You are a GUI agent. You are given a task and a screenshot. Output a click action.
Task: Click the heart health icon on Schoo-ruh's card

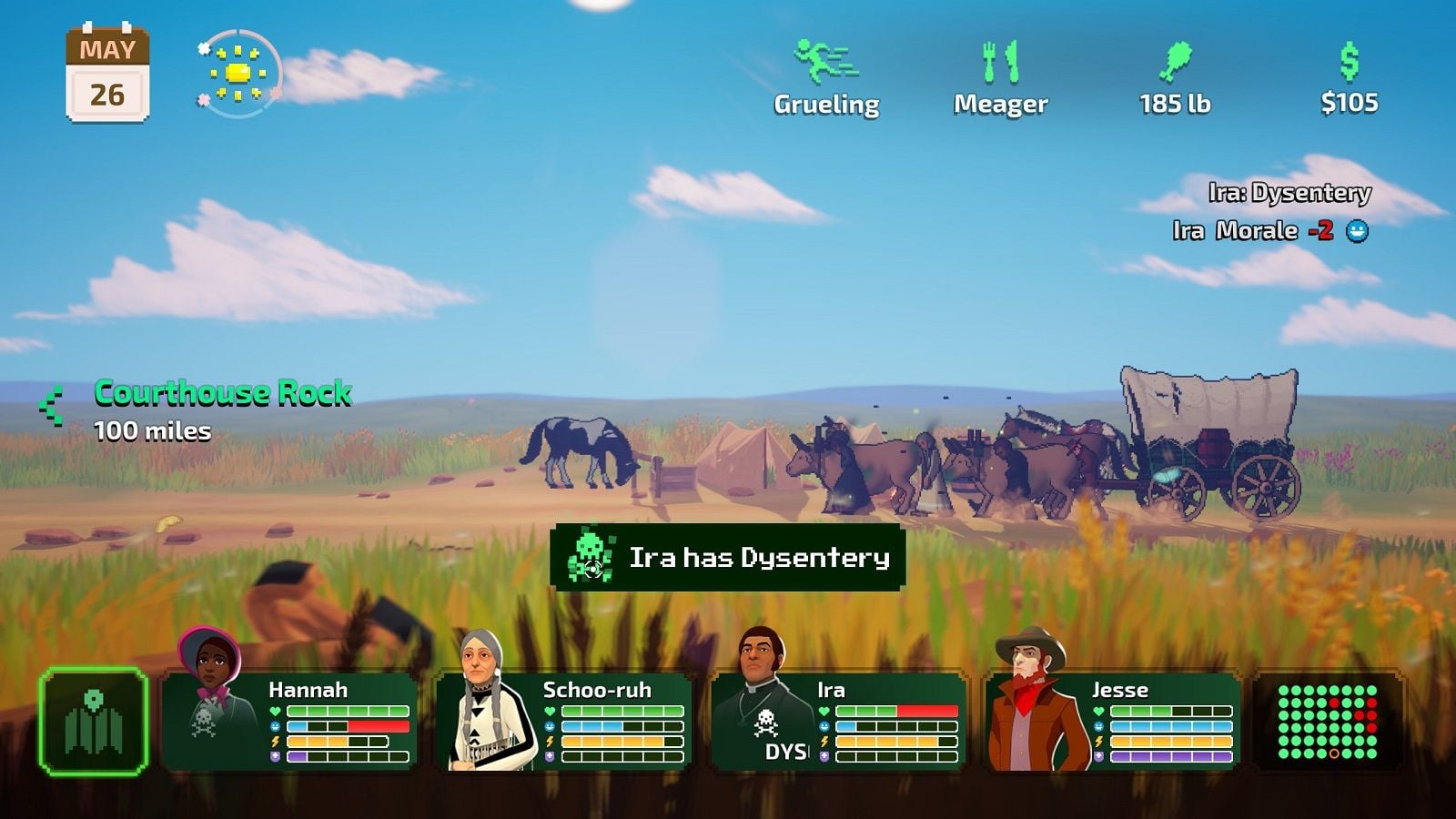coord(551,711)
